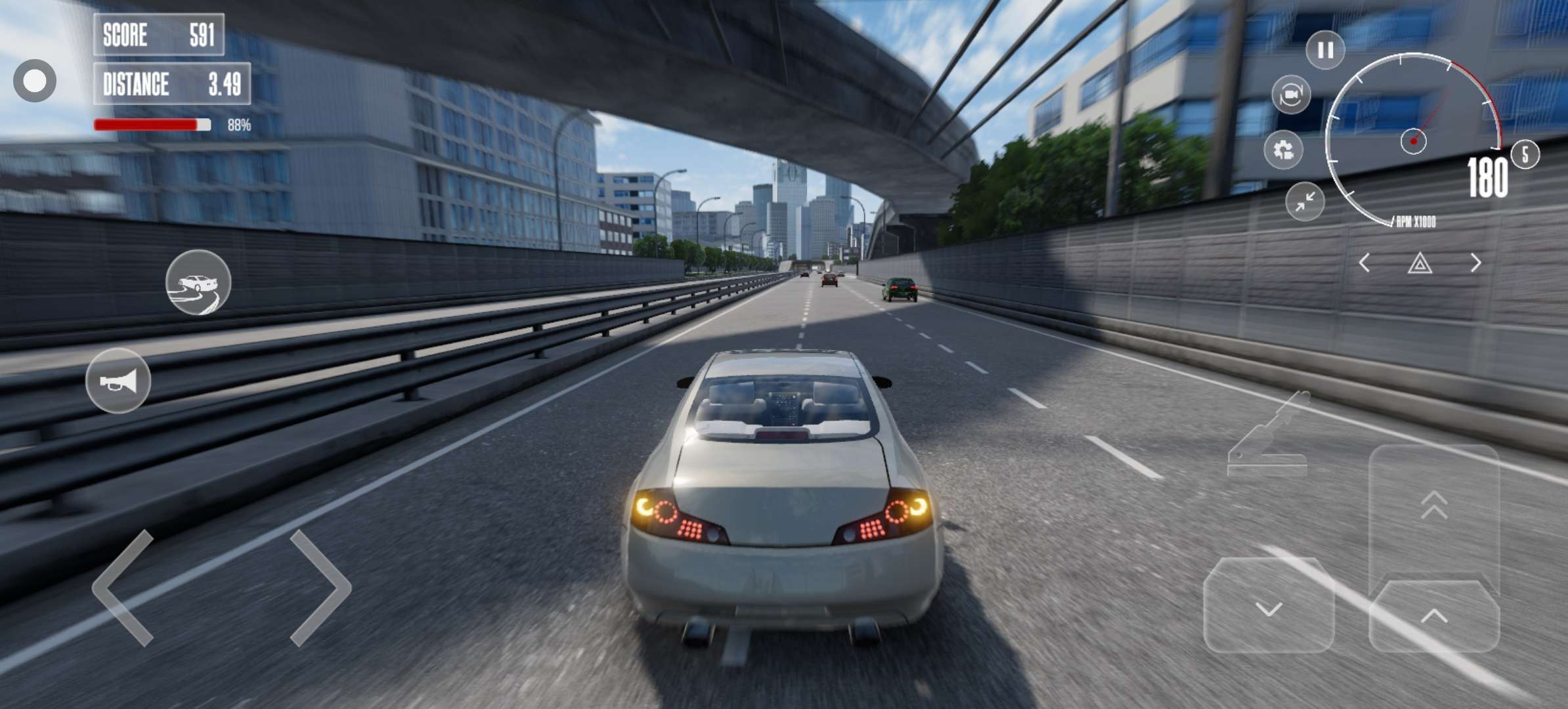Switch the camera view
Screen dimensions: 1568x709
(x=1291, y=95)
